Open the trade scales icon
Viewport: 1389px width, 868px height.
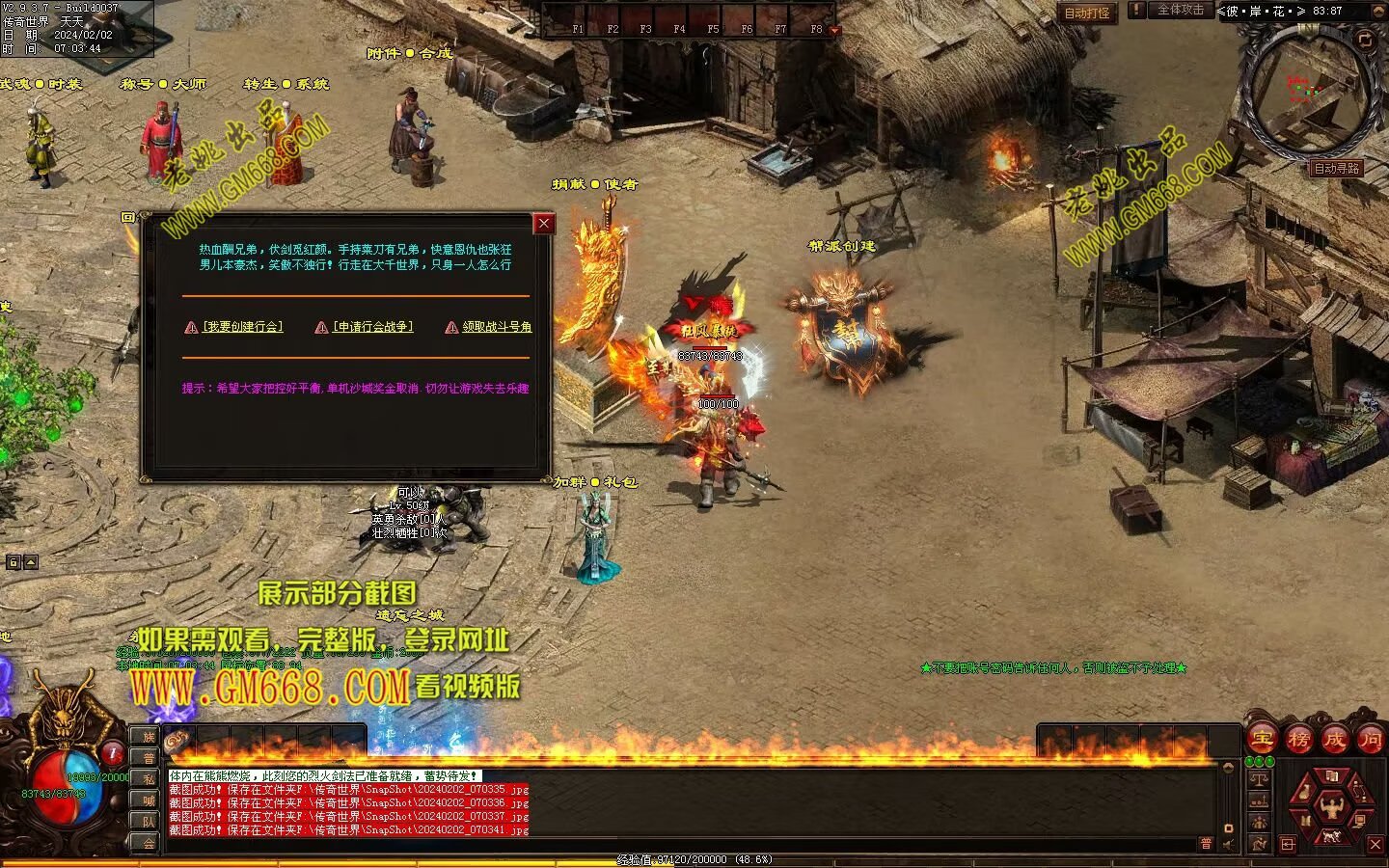pyautogui.click(x=1259, y=778)
